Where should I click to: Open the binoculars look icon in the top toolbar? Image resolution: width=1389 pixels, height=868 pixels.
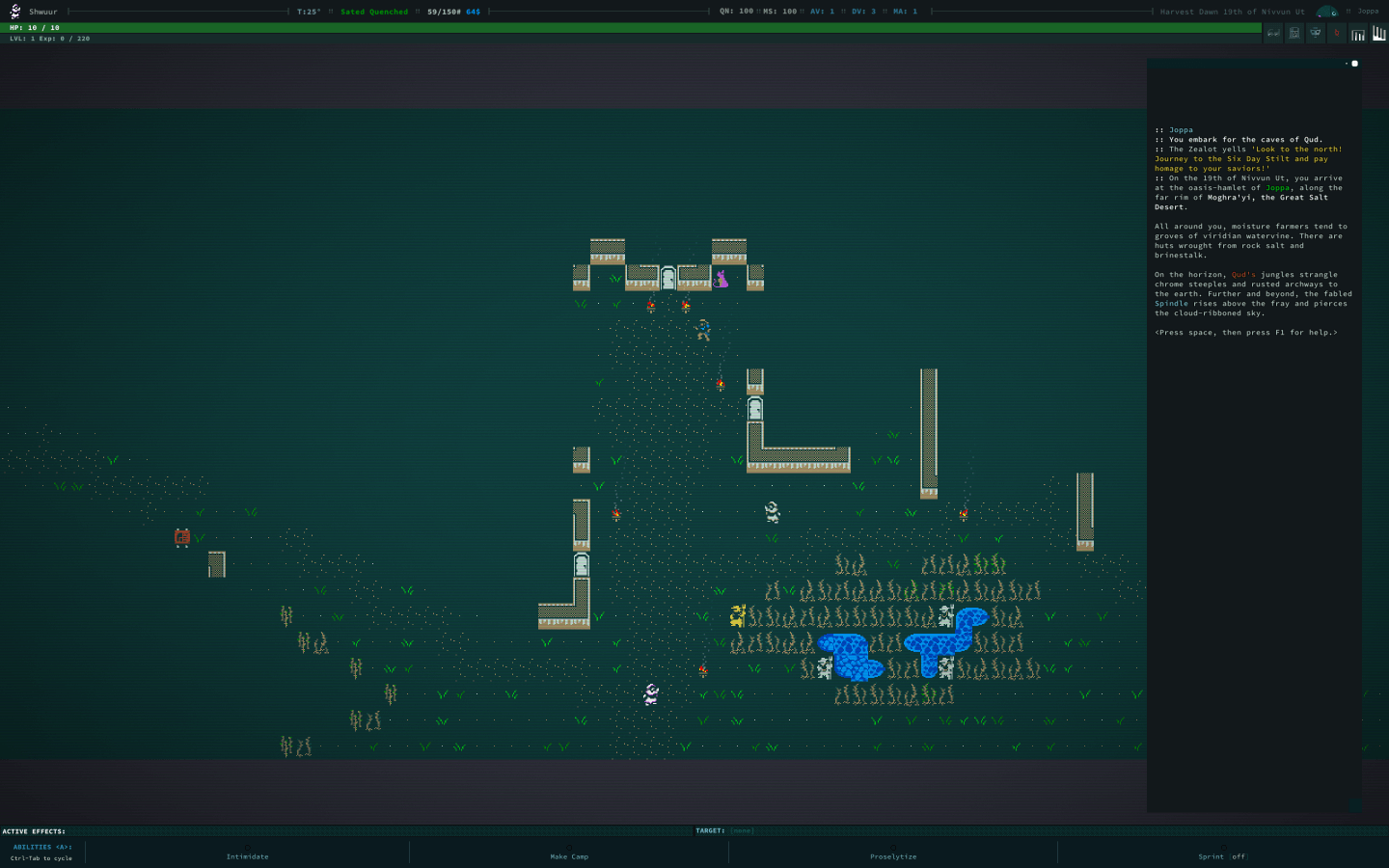1273,33
